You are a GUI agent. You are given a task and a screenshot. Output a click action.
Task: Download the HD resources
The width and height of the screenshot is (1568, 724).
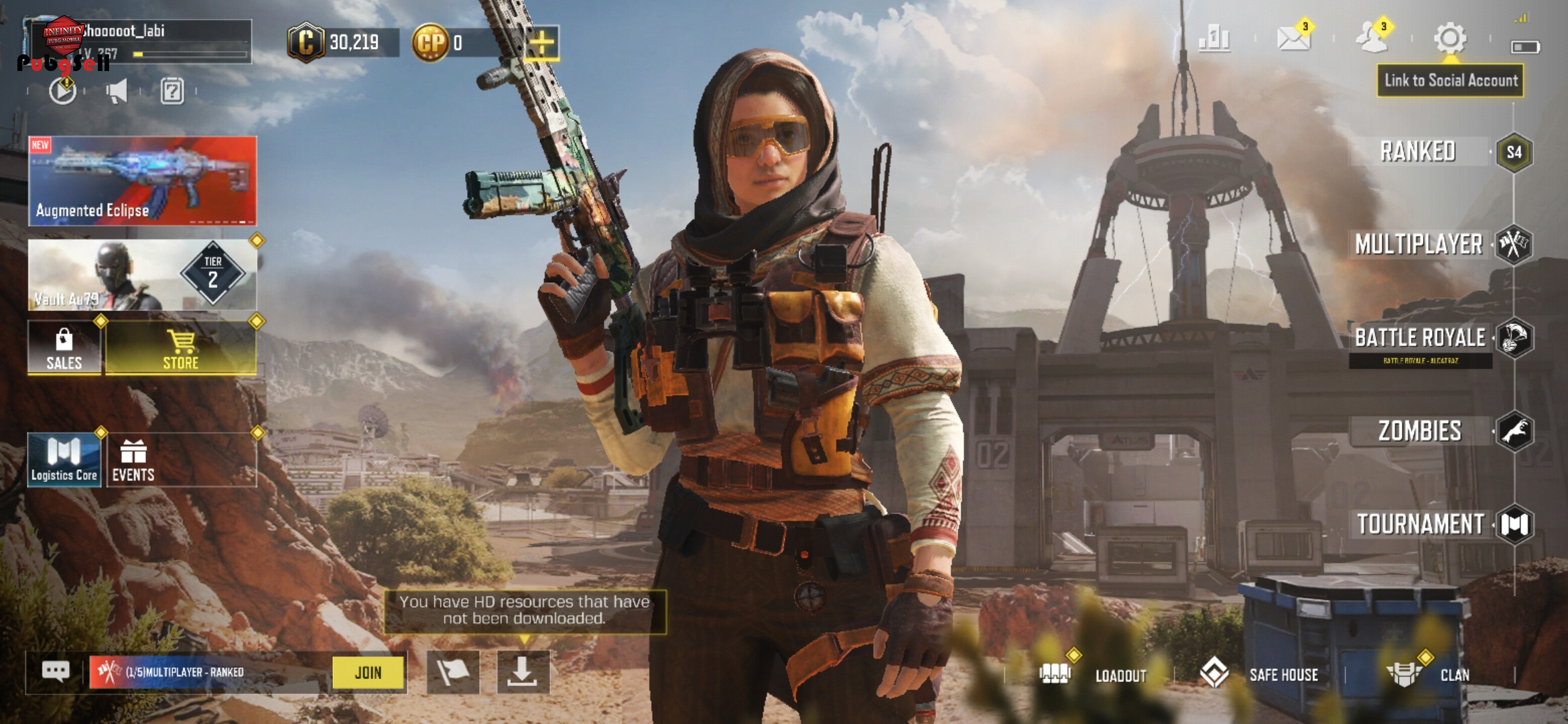tap(523, 672)
